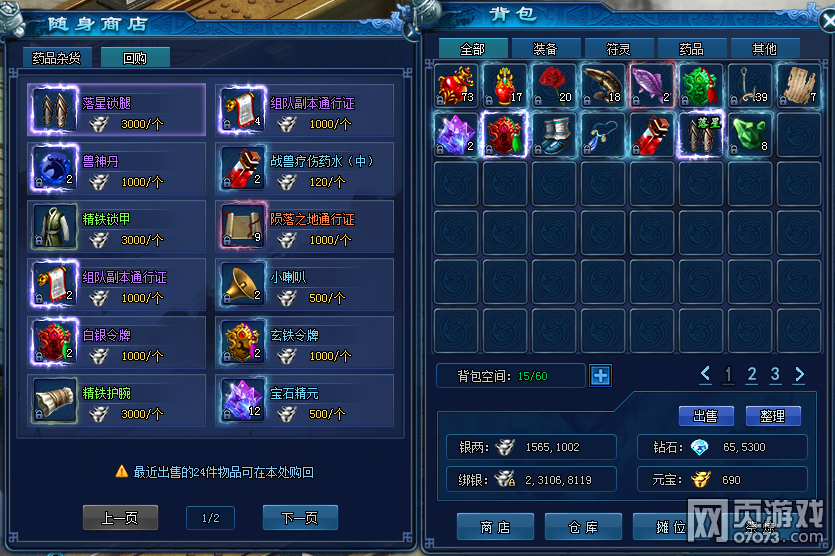The width and height of the screenshot is (835, 556).
Task: Select the 兽神丹 buyback entry
Action: pyautogui.click(x=117, y=168)
